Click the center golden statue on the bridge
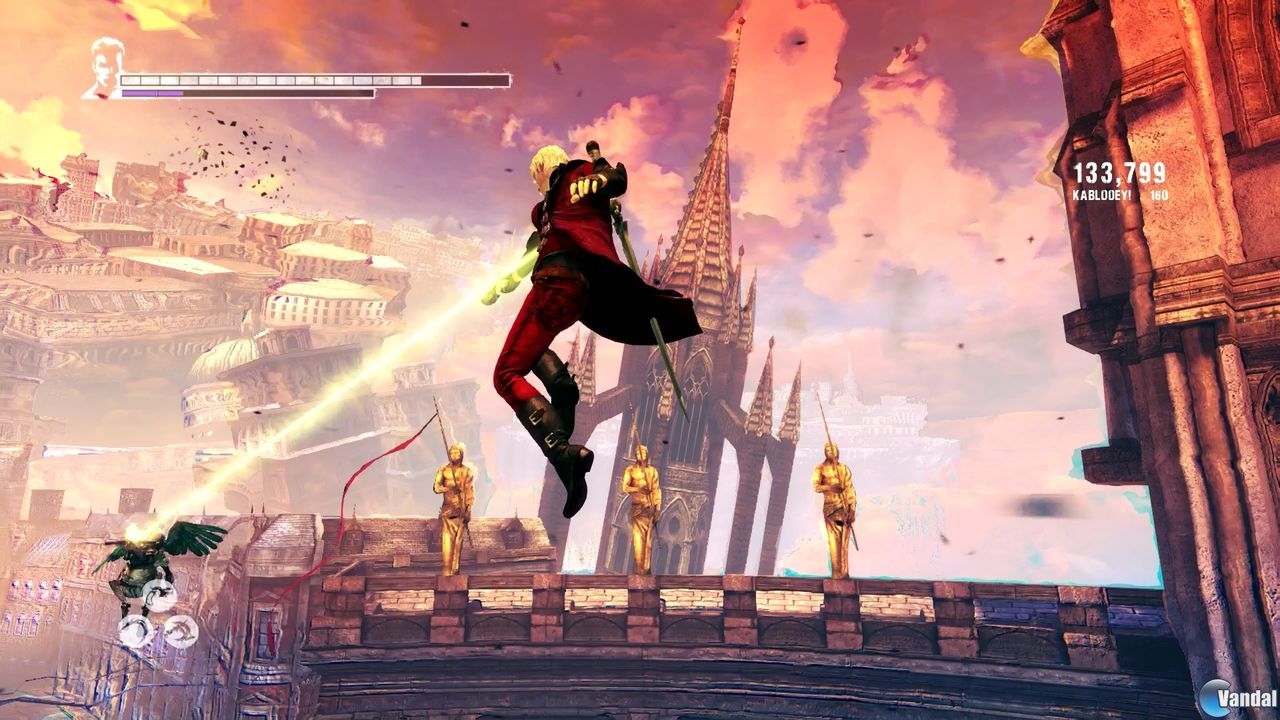This screenshot has width=1280, height=720. pyautogui.click(x=642, y=510)
